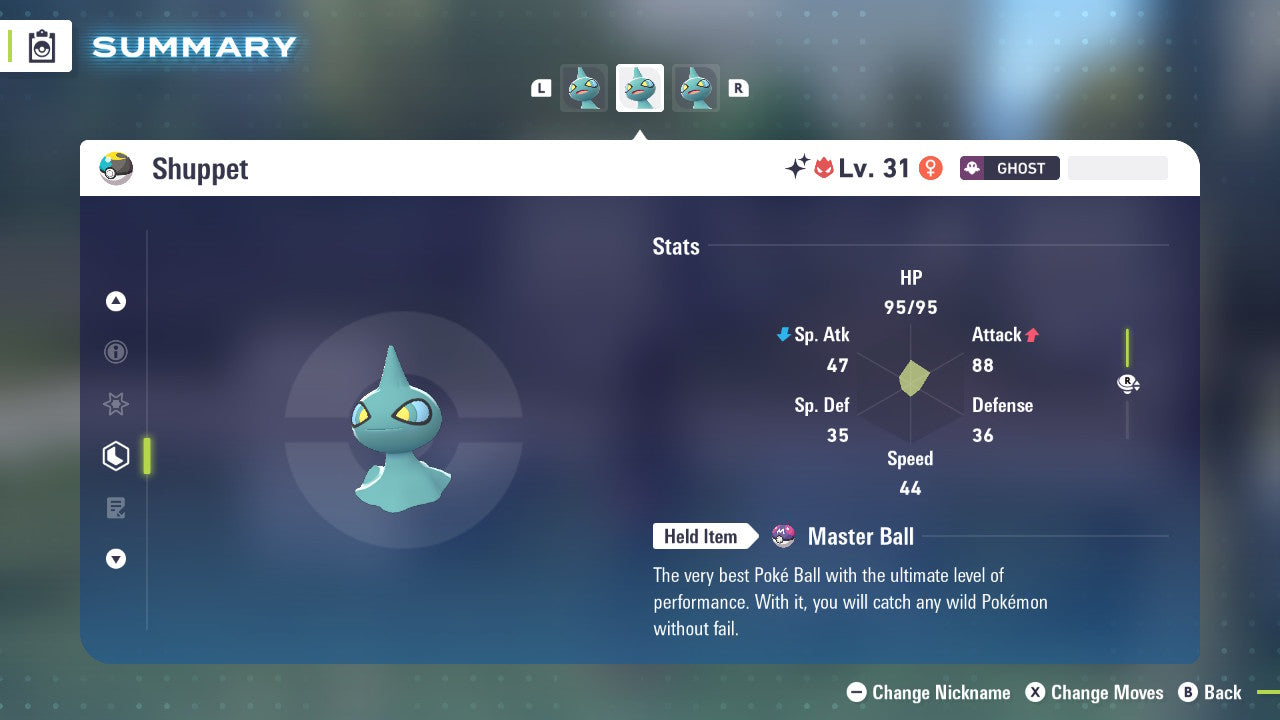The image size is (1280, 720).
Task: Click the female gender symbol
Action: [x=930, y=168]
